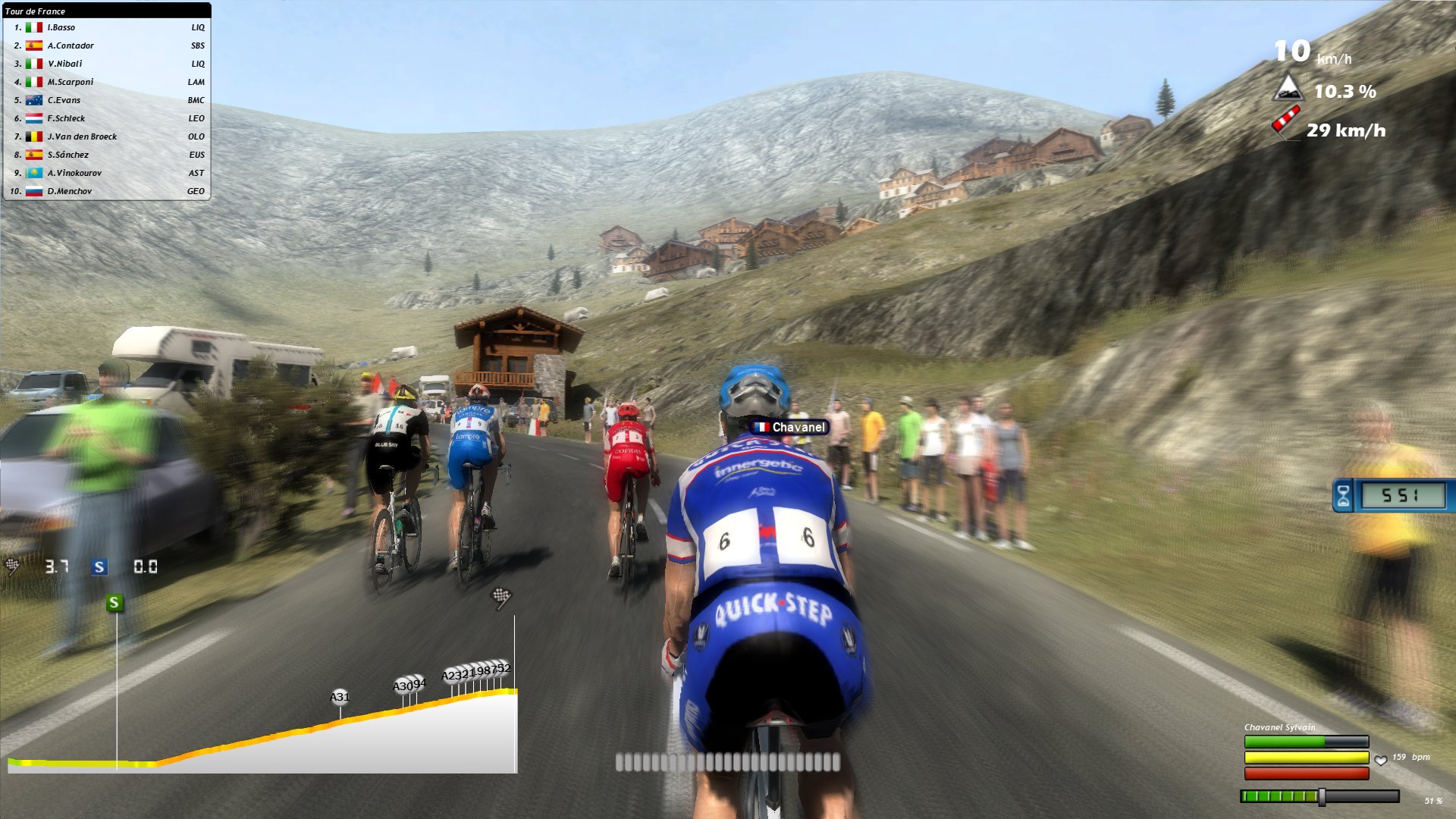Select the A31 marker on the stage profile

click(340, 697)
